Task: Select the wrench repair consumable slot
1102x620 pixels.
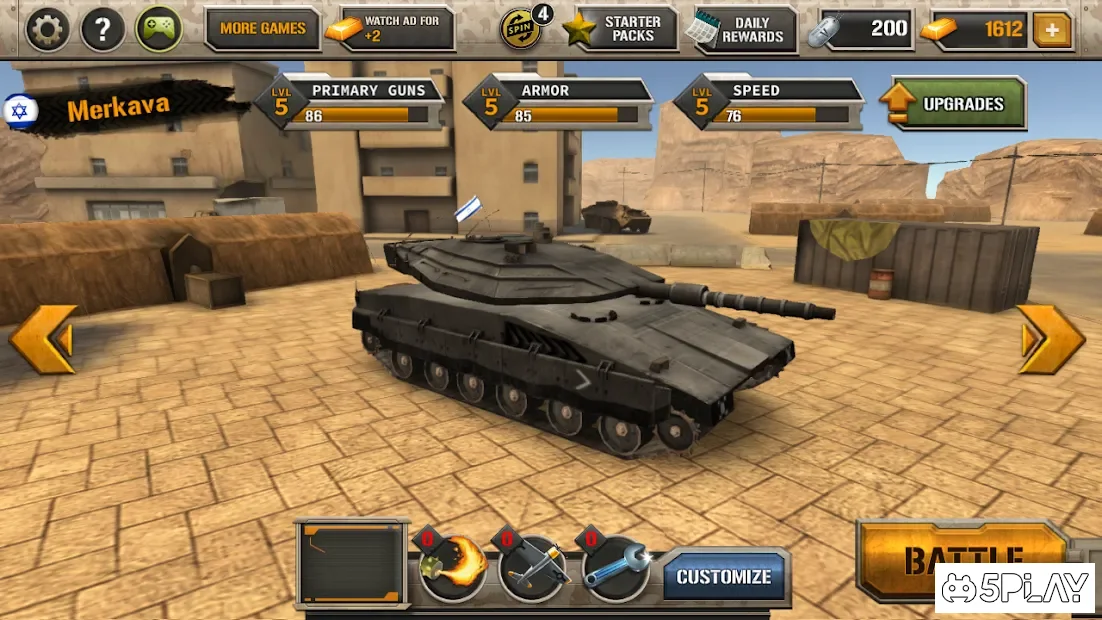Action: click(615, 567)
